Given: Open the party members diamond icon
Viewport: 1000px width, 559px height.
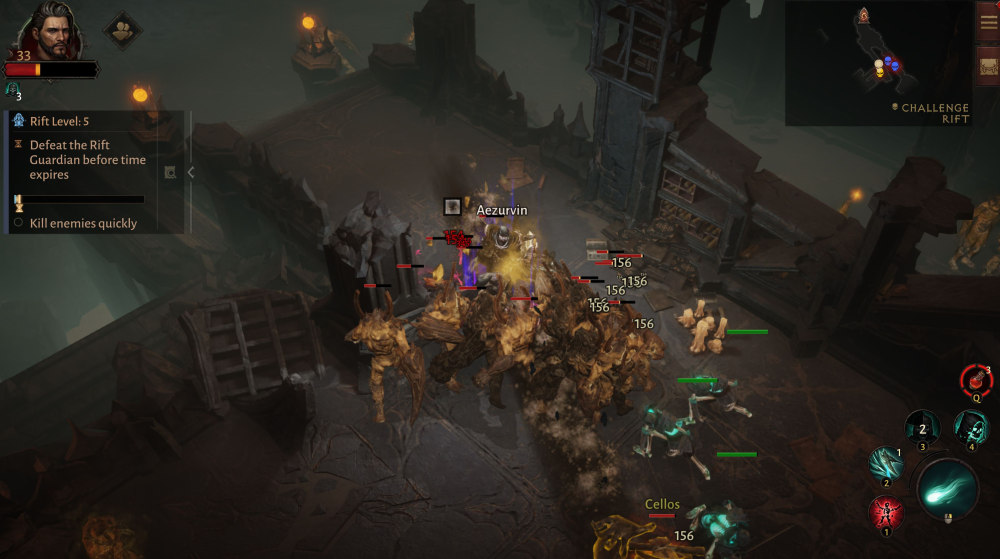Looking at the screenshot, I should tap(123, 30).
